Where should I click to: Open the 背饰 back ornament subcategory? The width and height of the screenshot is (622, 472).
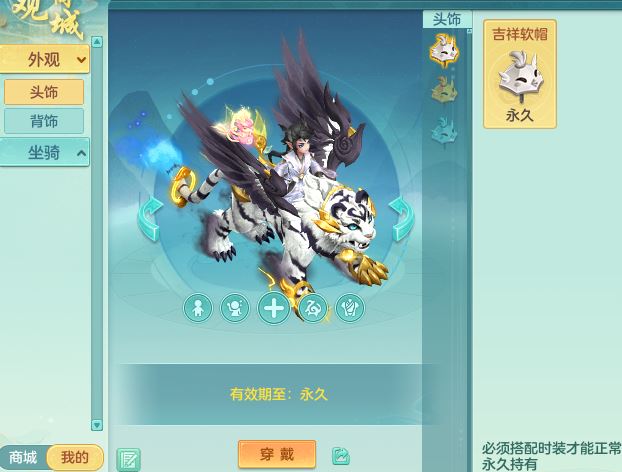tap(44, 121)
